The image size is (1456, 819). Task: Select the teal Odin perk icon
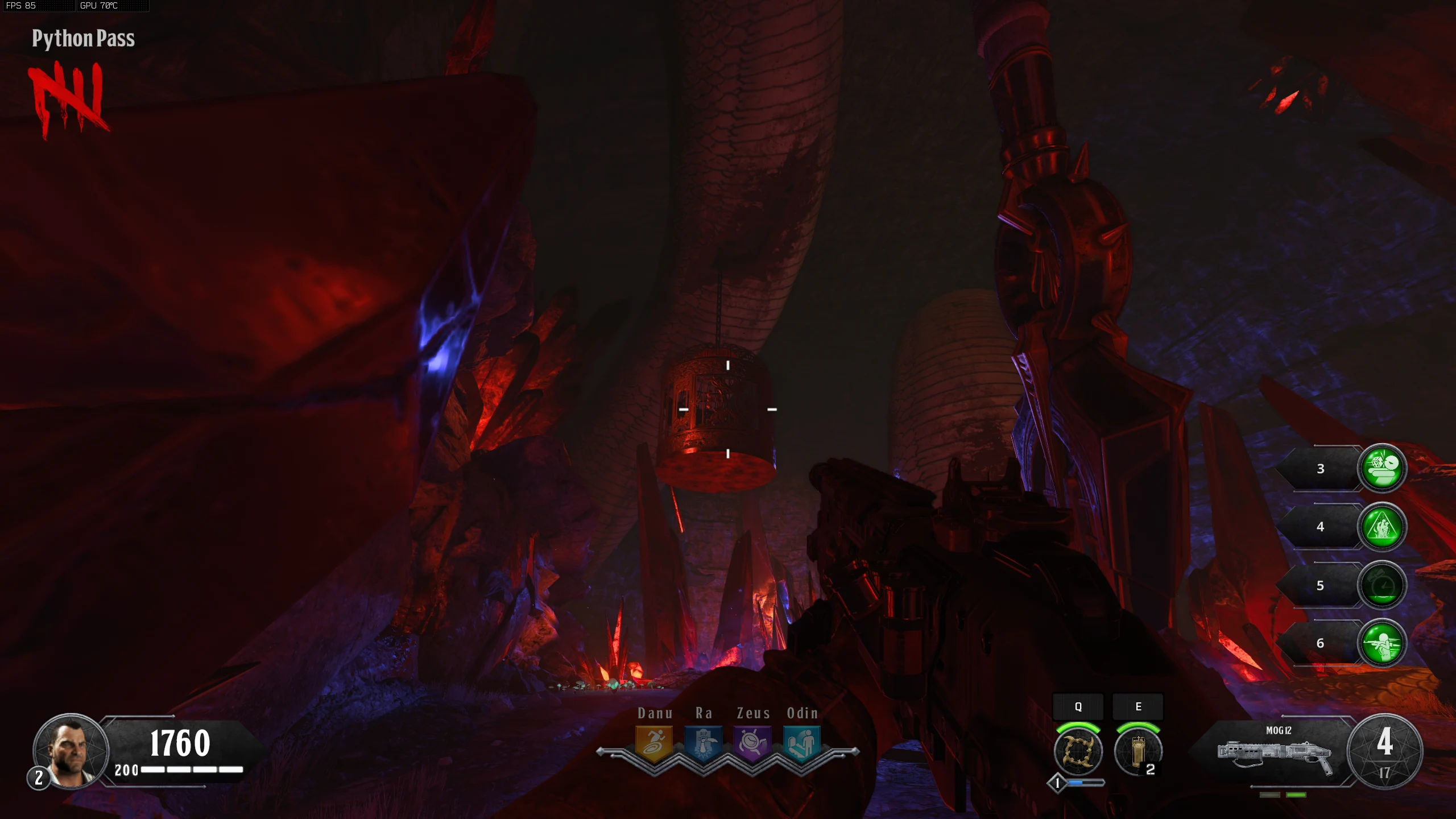pos(801,743)
